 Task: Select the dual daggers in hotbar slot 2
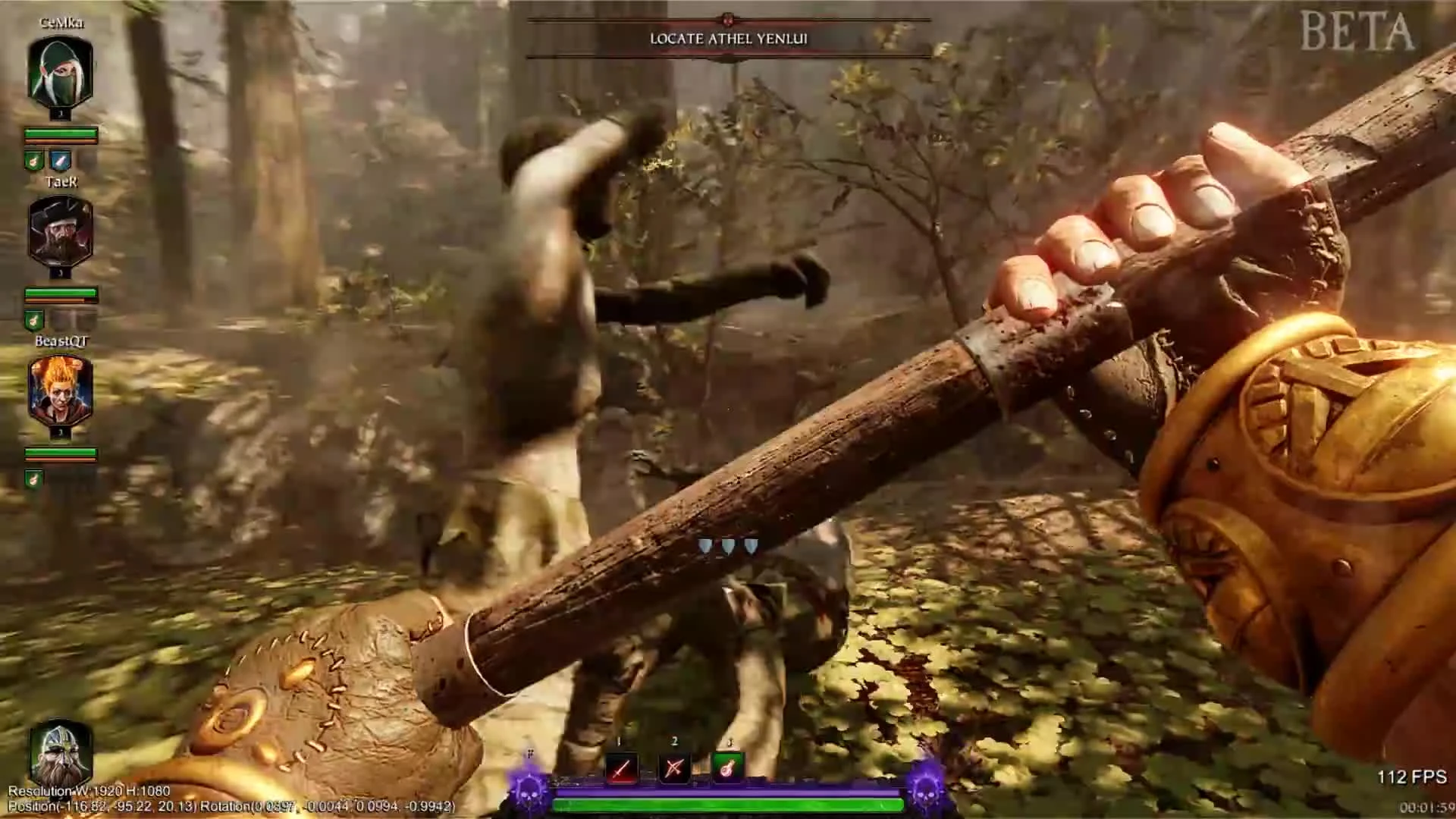click(x=673, y=767)
